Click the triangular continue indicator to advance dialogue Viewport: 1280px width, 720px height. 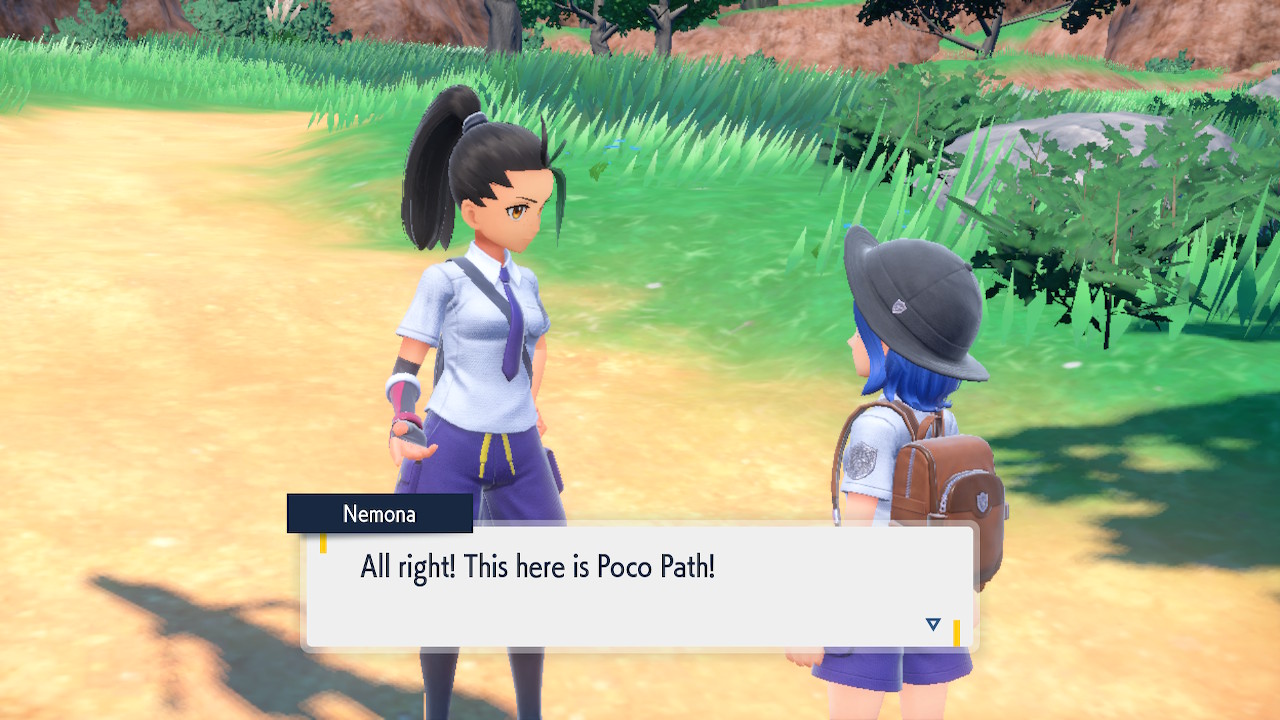pyautogui.click(x=932, y=624)
